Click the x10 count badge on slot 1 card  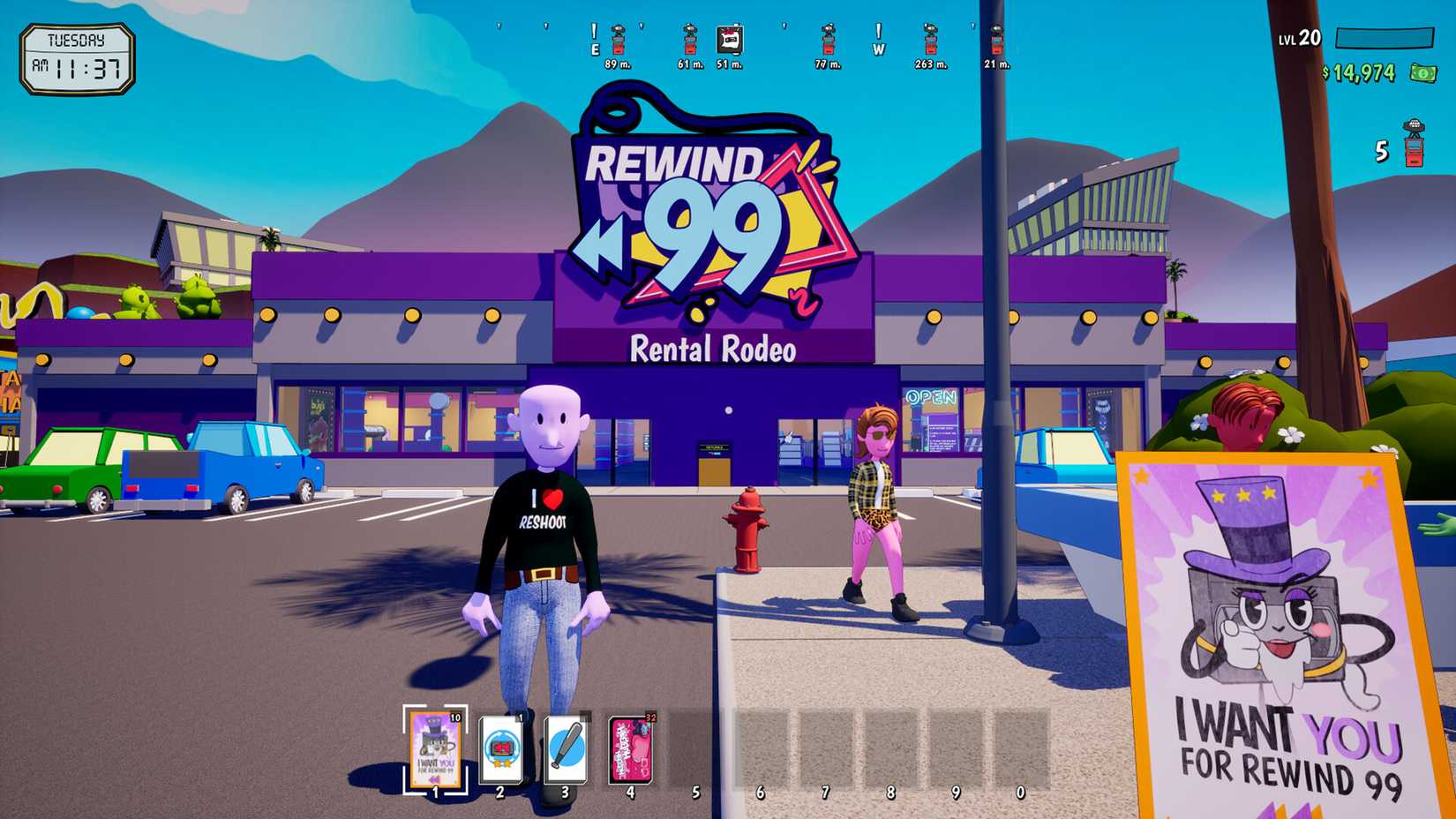455,718
